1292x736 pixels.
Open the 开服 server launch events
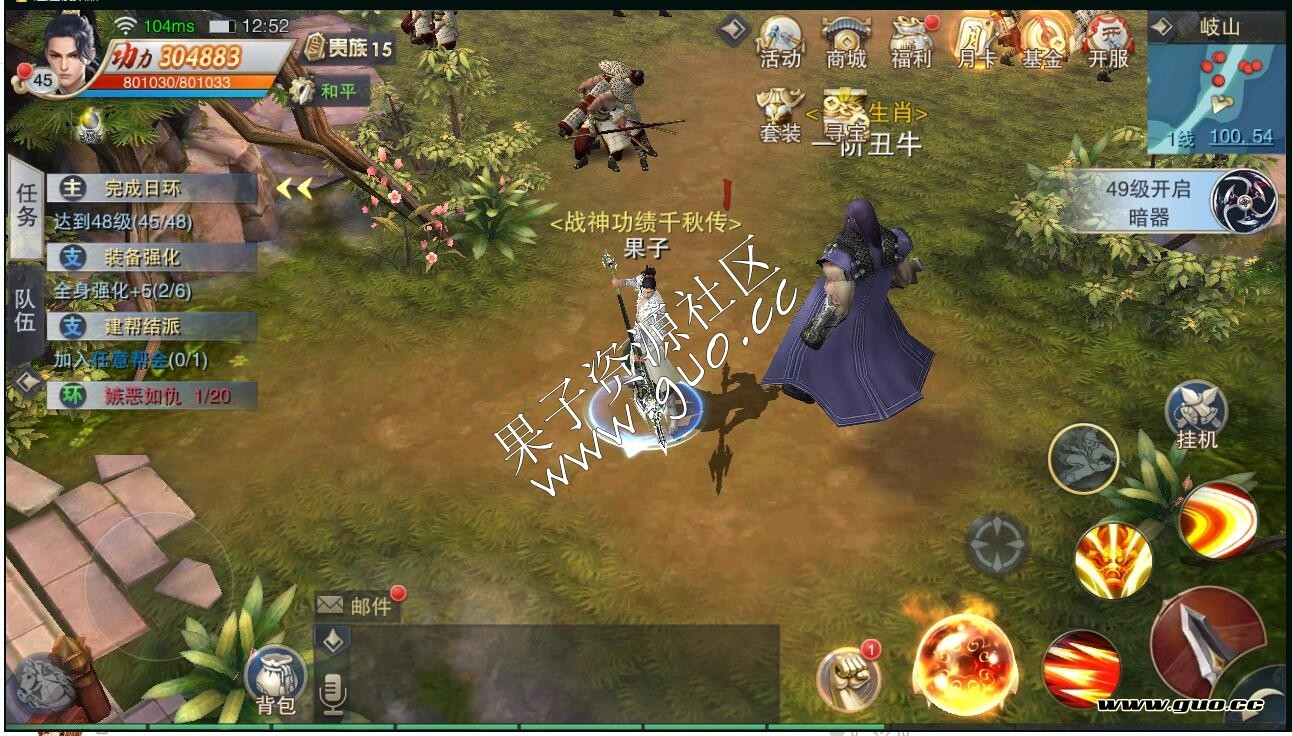(1108, 42)
